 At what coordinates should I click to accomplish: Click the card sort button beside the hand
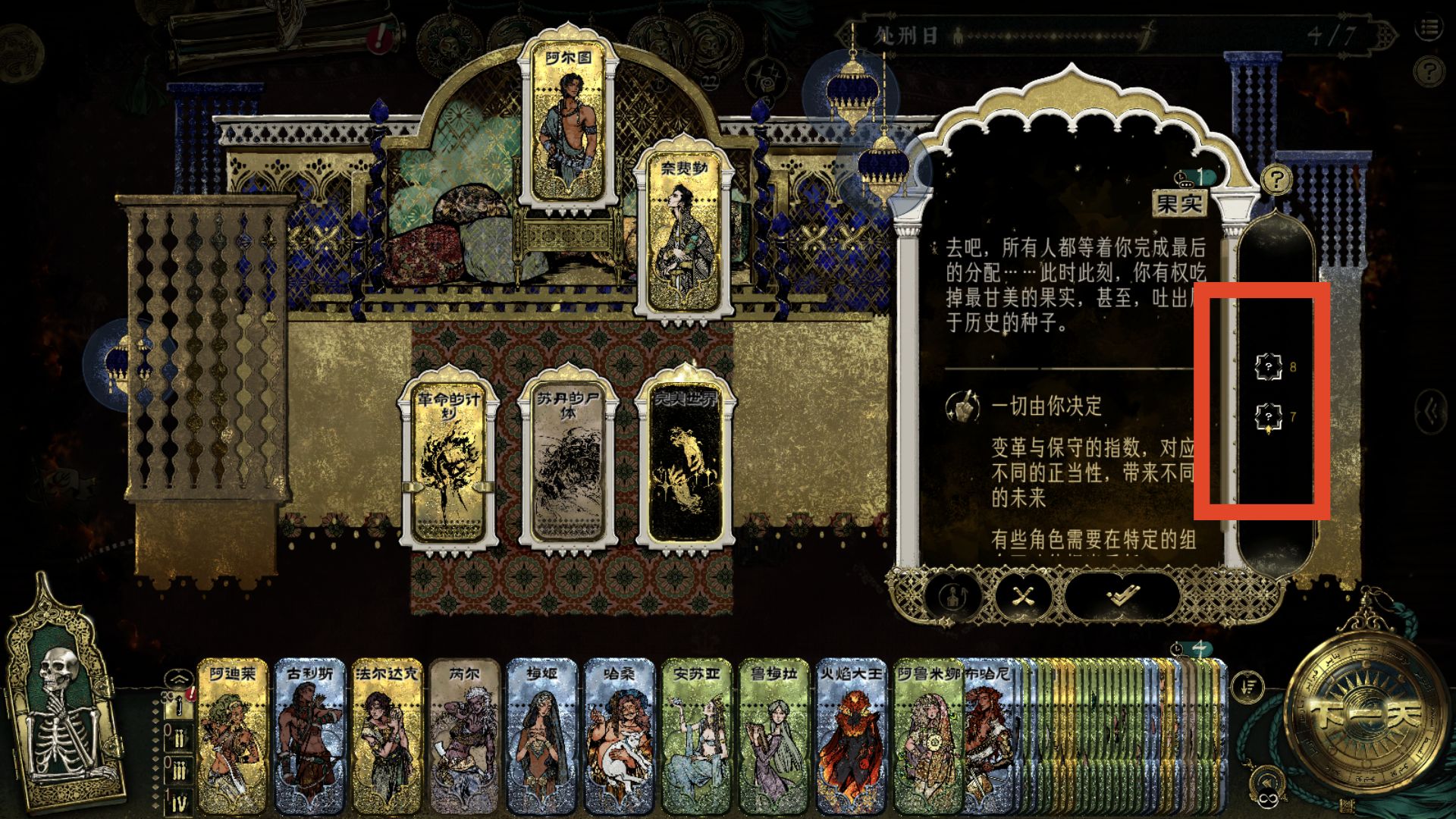[1248, 686]
